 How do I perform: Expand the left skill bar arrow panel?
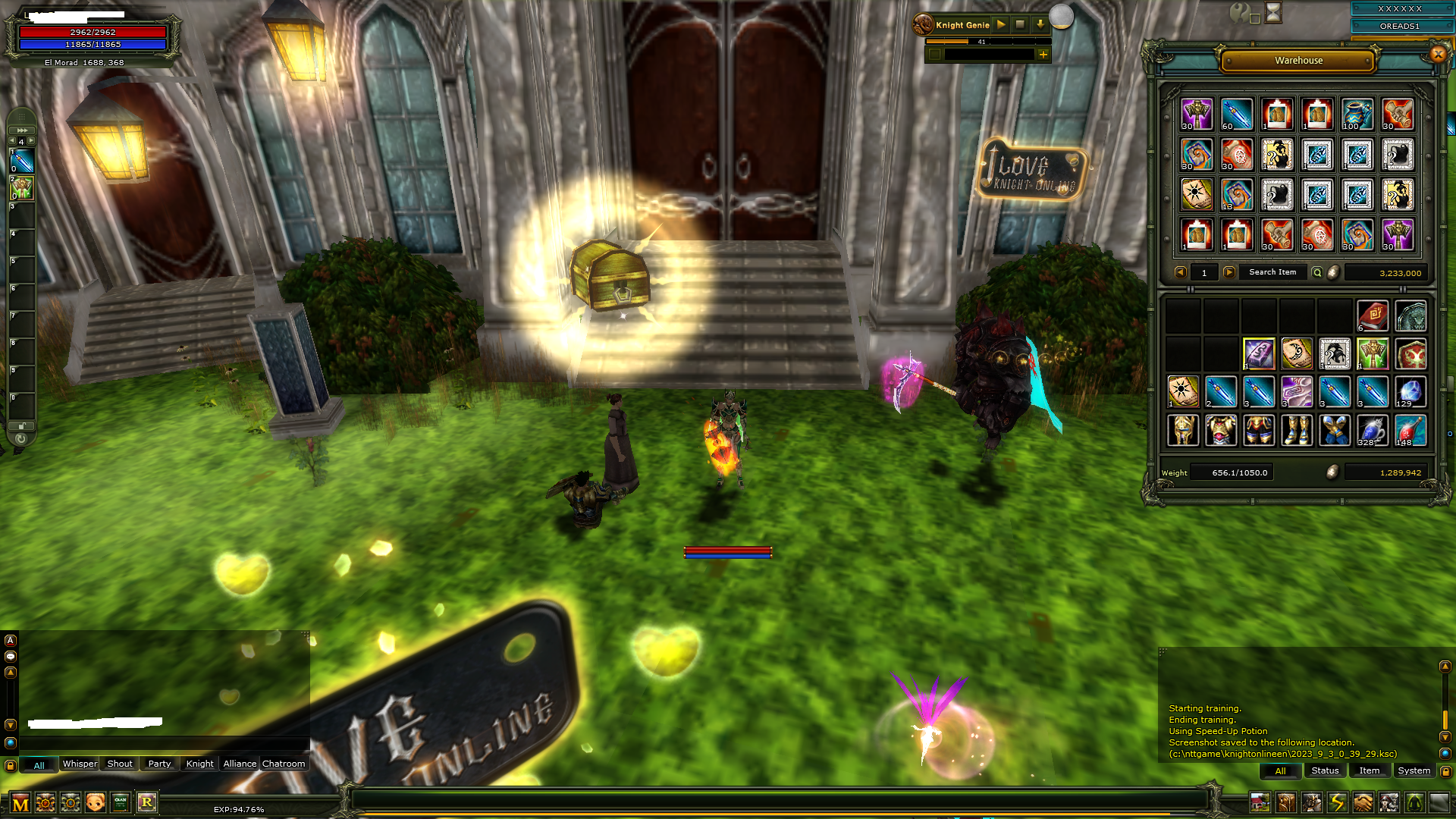coord(20,130)
